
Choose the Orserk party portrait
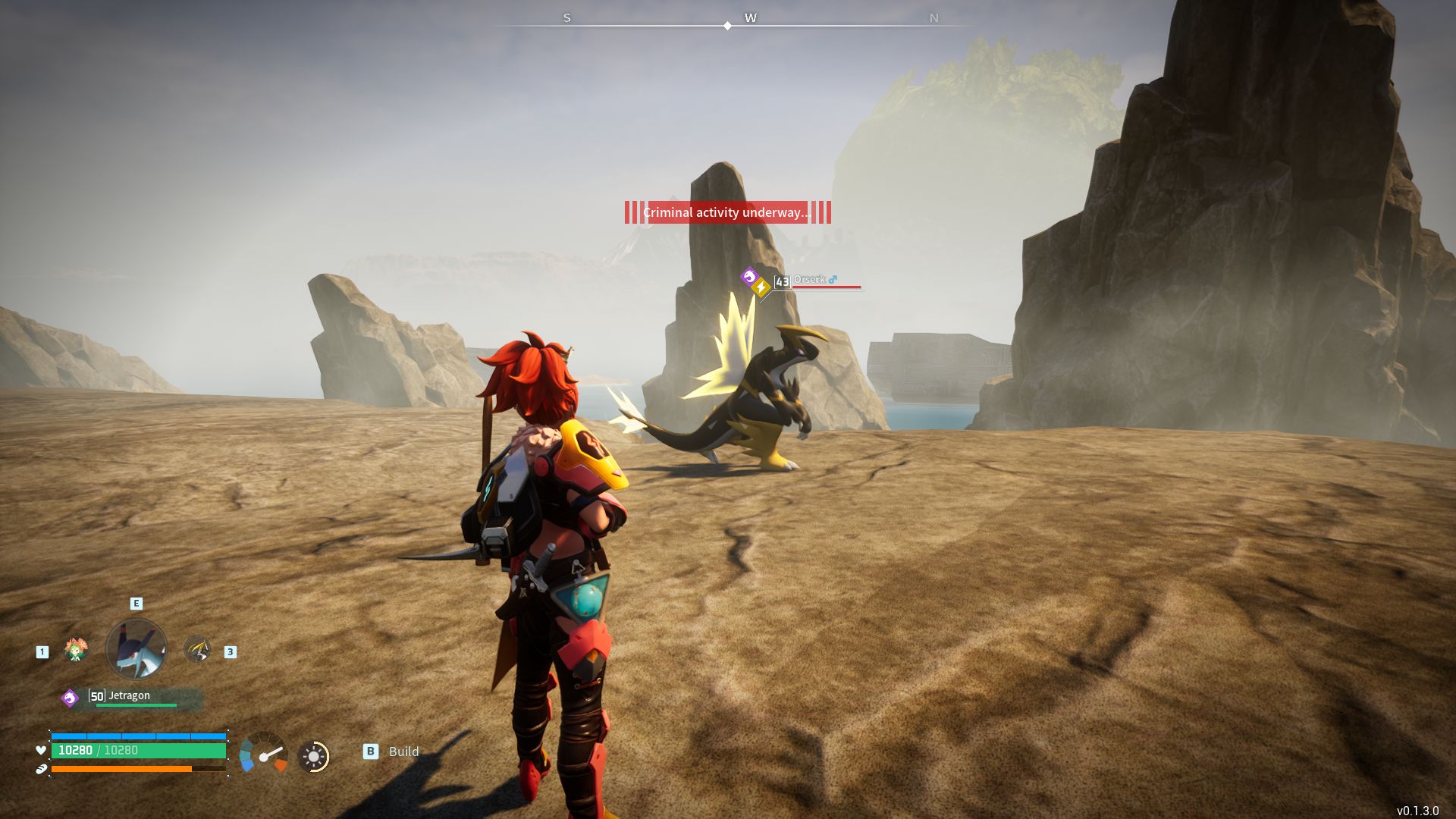pyautogui.click(x=197, y=650)
